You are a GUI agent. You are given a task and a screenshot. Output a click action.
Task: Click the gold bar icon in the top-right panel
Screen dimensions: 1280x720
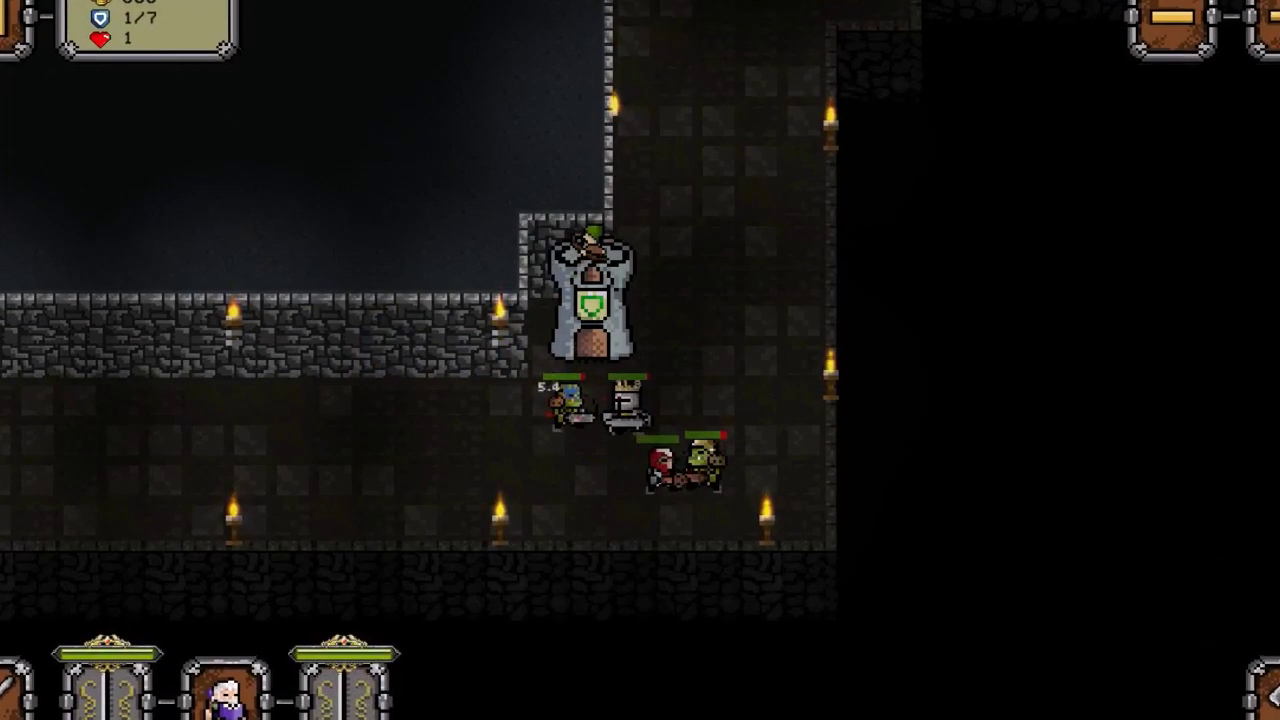[x=1172, y=17]
